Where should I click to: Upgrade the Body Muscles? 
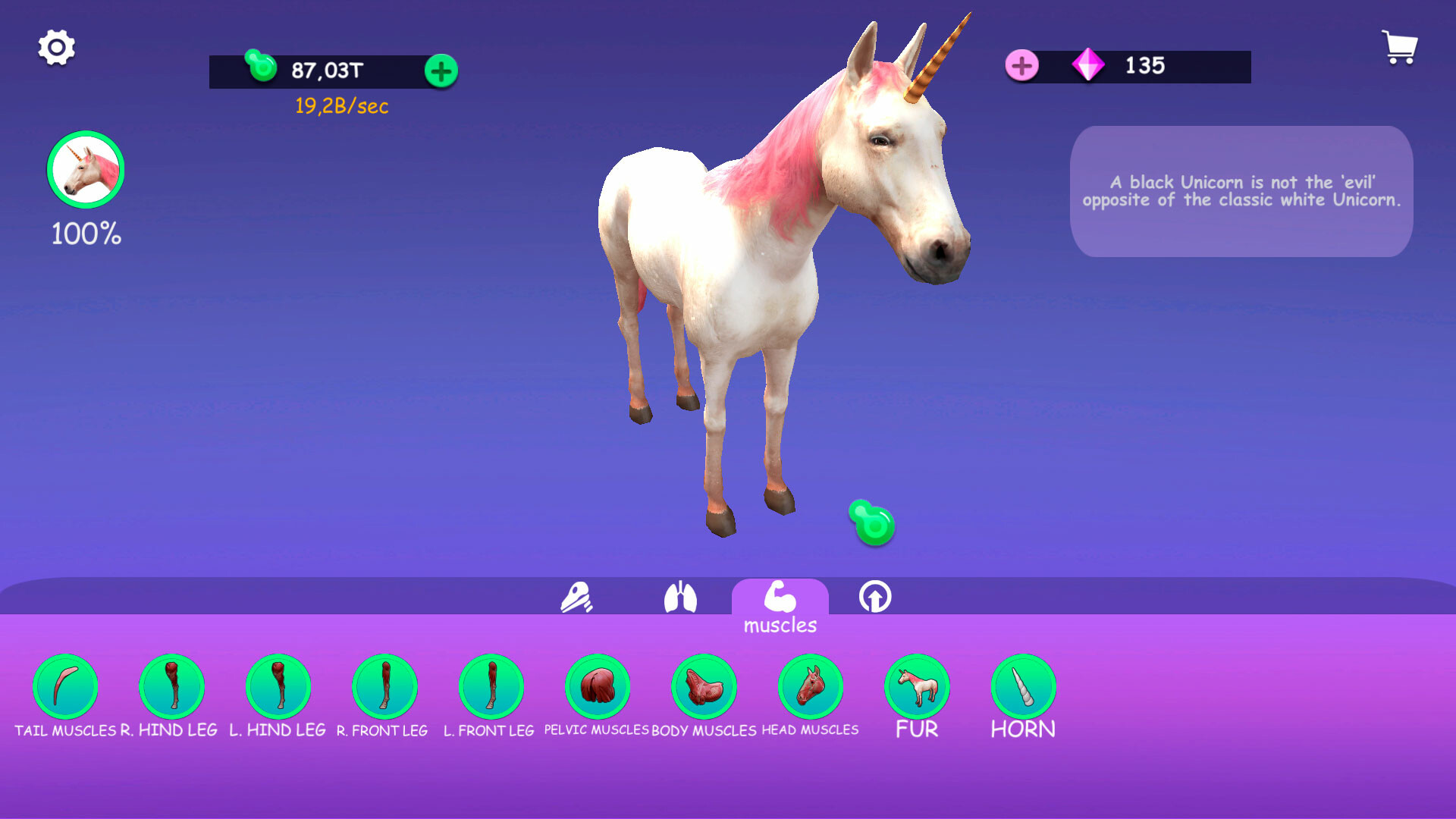(704, 688)
